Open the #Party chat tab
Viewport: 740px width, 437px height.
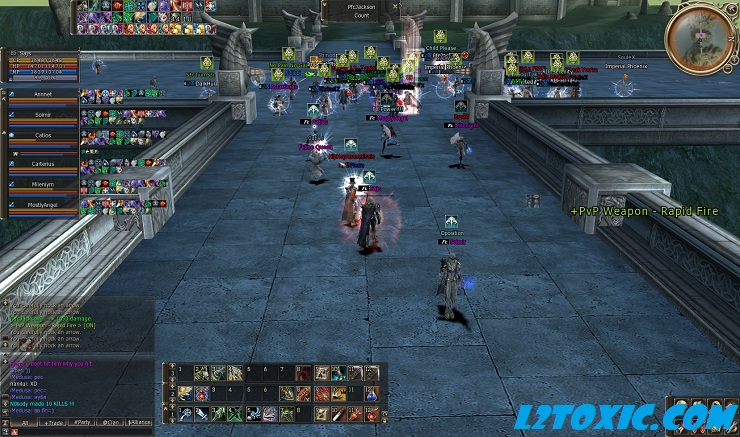click(84, 424)
